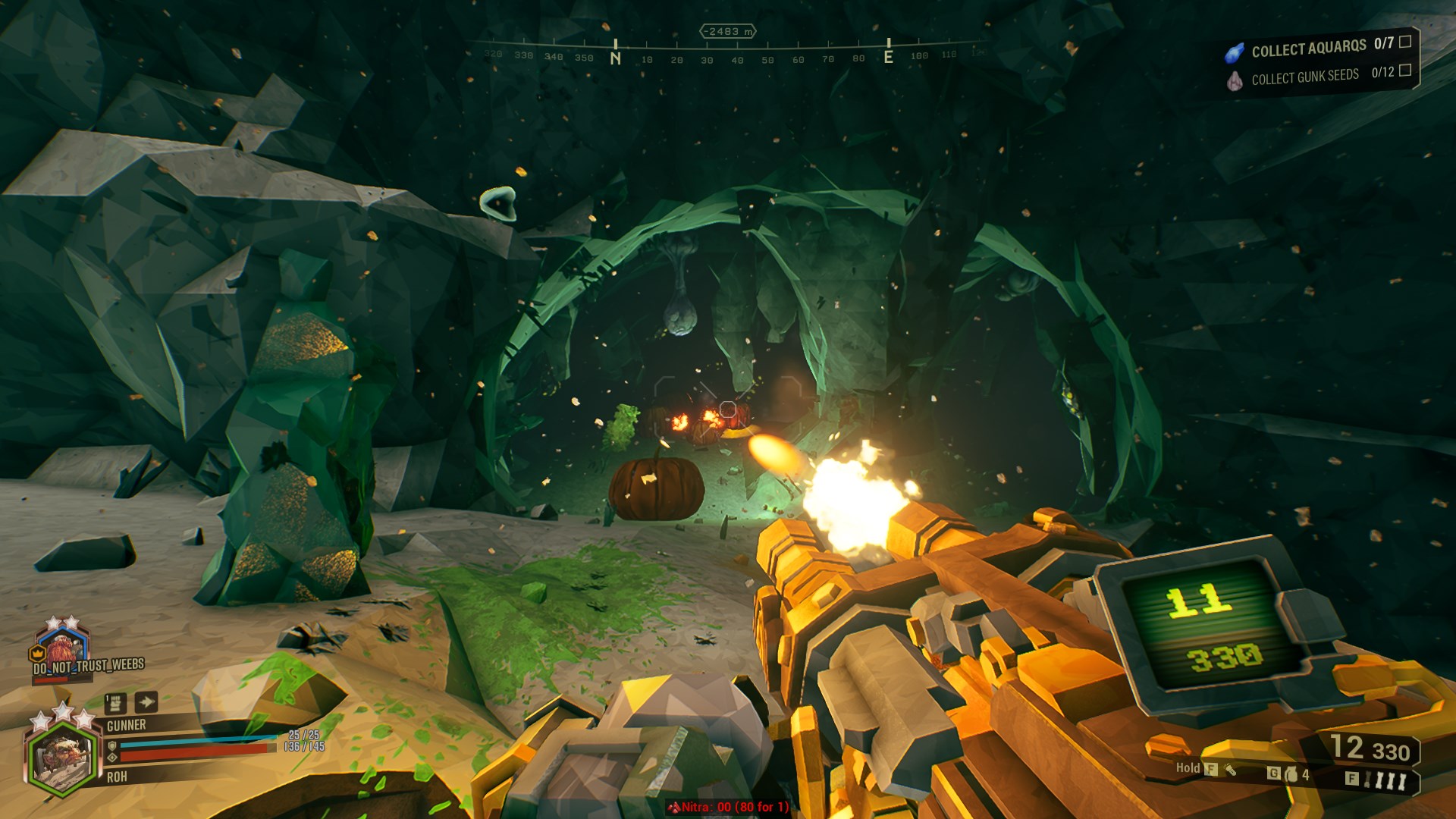
Task: Click the diamond health icon below the shield icon
Action: [112, 758]
